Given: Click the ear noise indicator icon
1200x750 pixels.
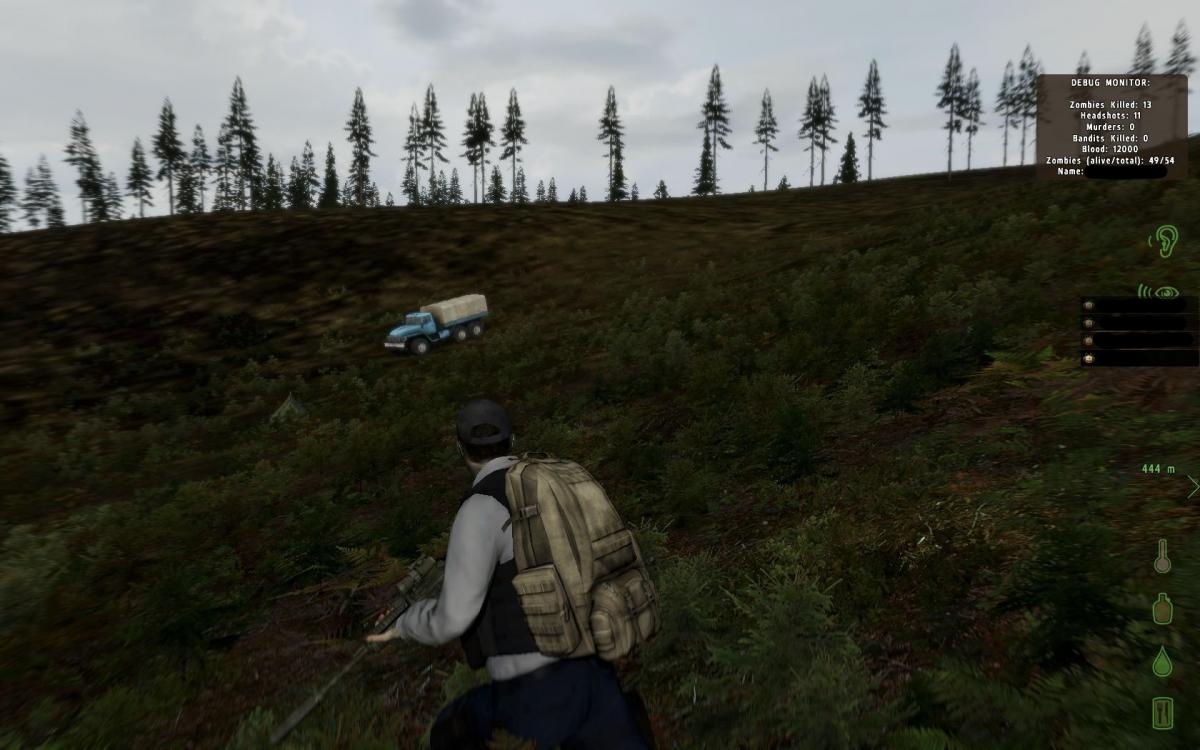Looking at the screenshot, I should (1164, 240).
